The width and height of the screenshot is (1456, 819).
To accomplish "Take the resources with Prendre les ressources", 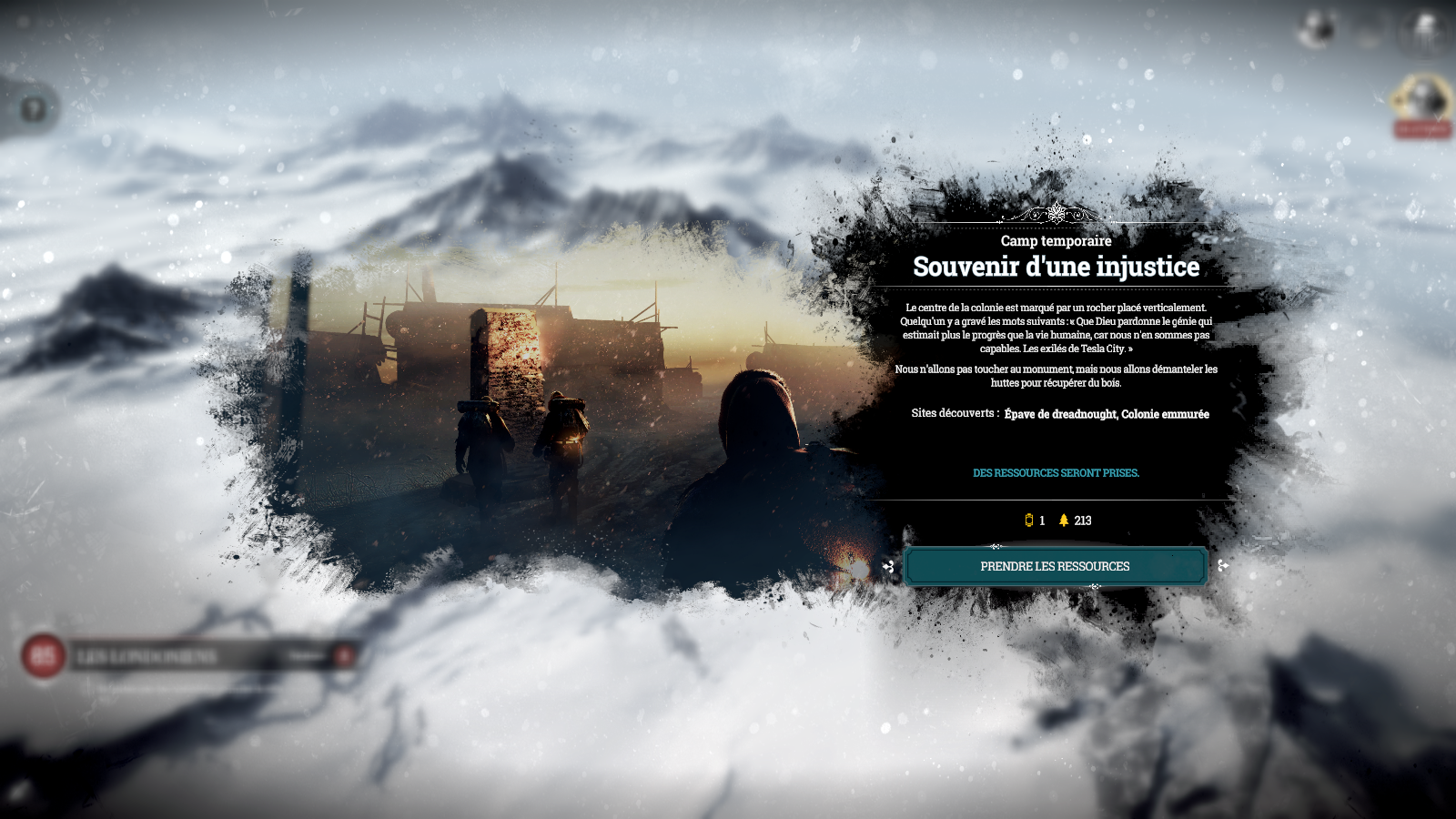I will tap(1055, 566).
